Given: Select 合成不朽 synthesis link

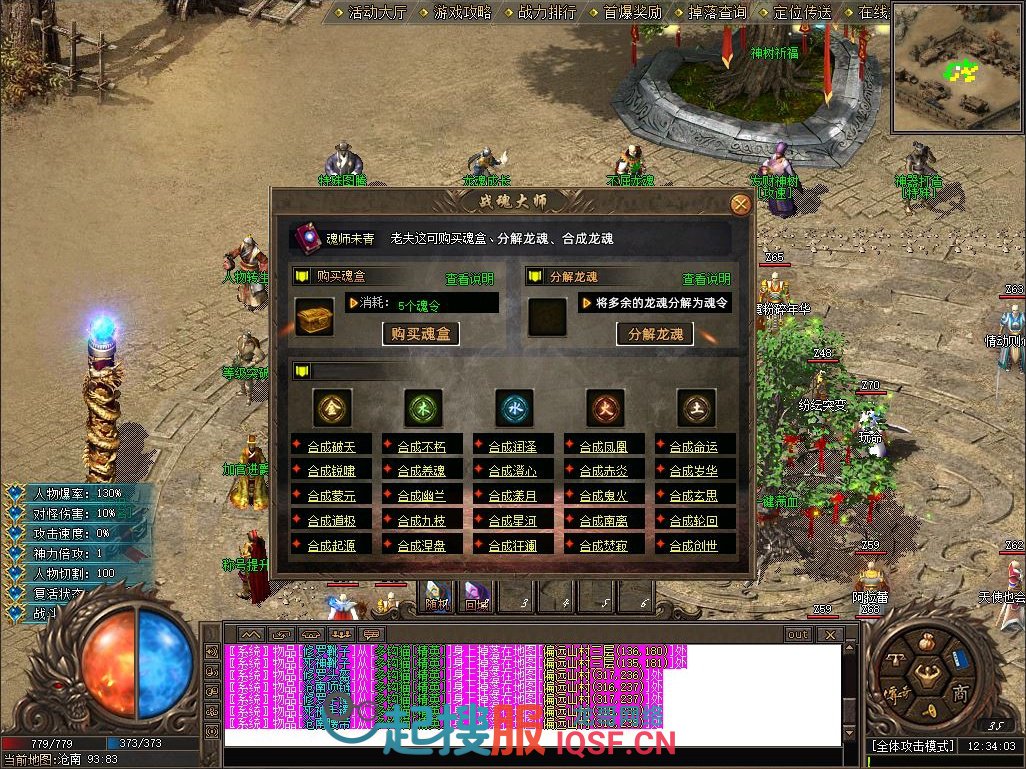Looking at the screenshot, I should click(422, 446).
